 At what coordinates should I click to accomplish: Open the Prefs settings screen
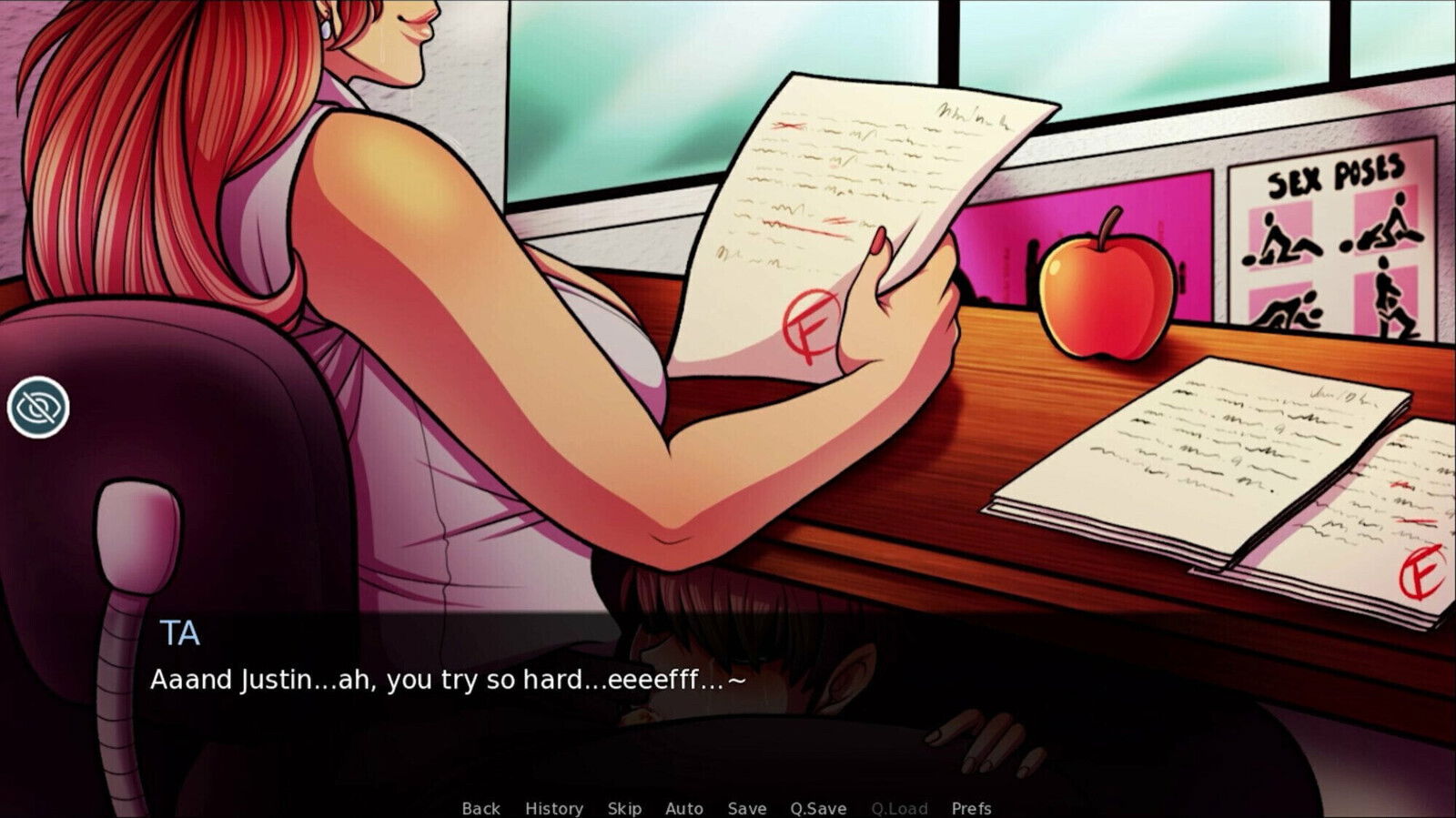click(x=972, y=808)
